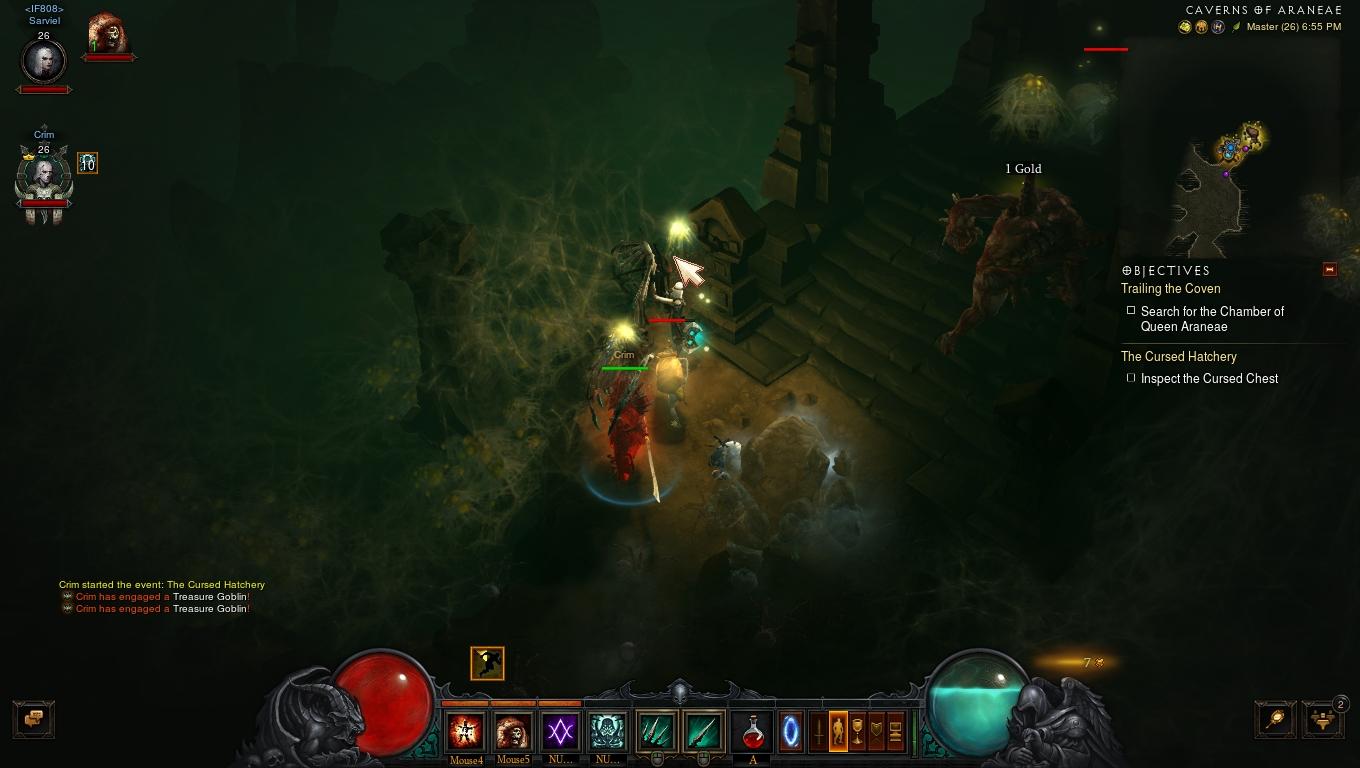Open the notifications button showing 2
Image resolution: width=1360 pixels, height=768 pixels.
(x=1322, y=719)
